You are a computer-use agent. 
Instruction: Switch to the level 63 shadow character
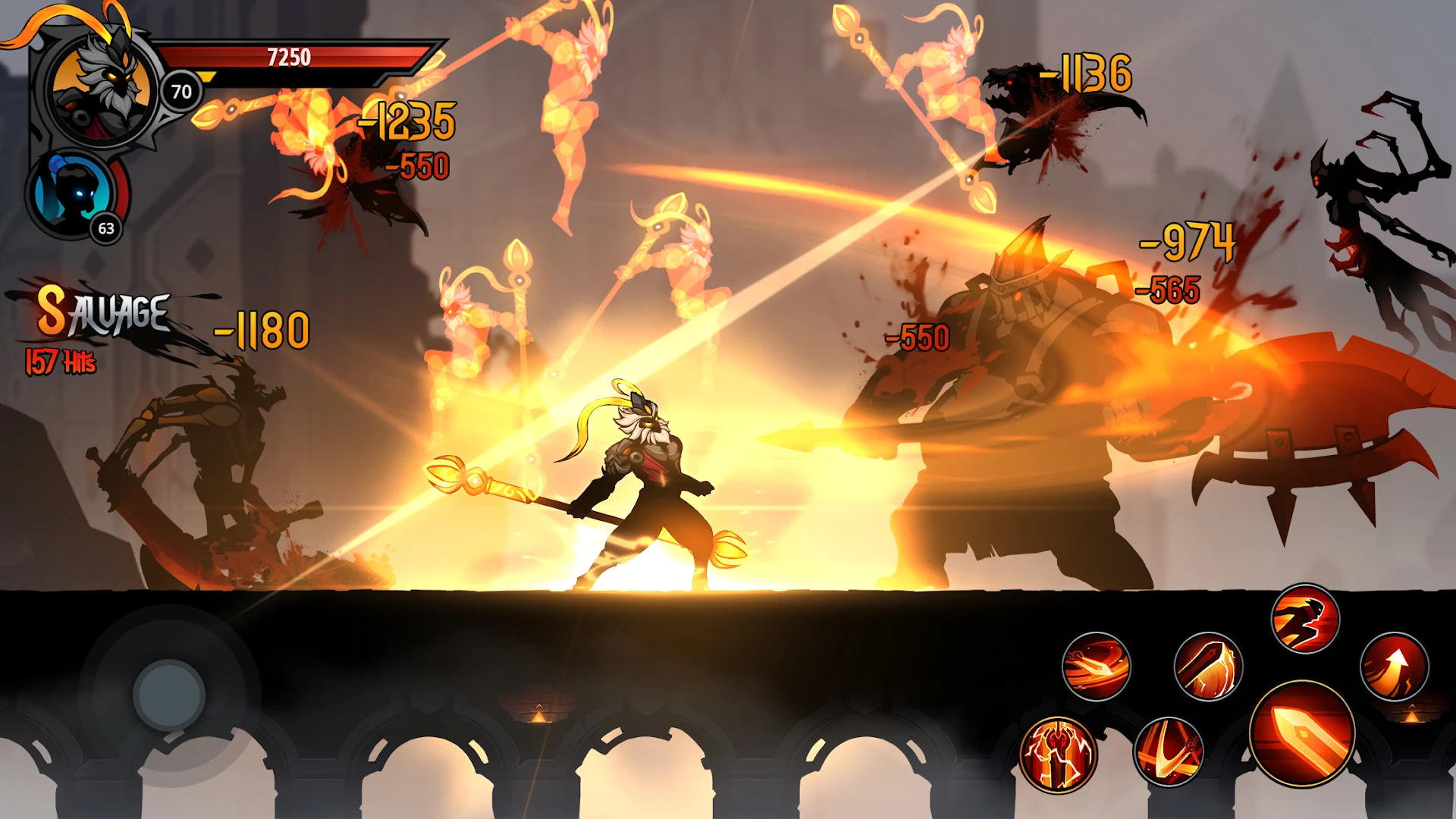(74, 195)
